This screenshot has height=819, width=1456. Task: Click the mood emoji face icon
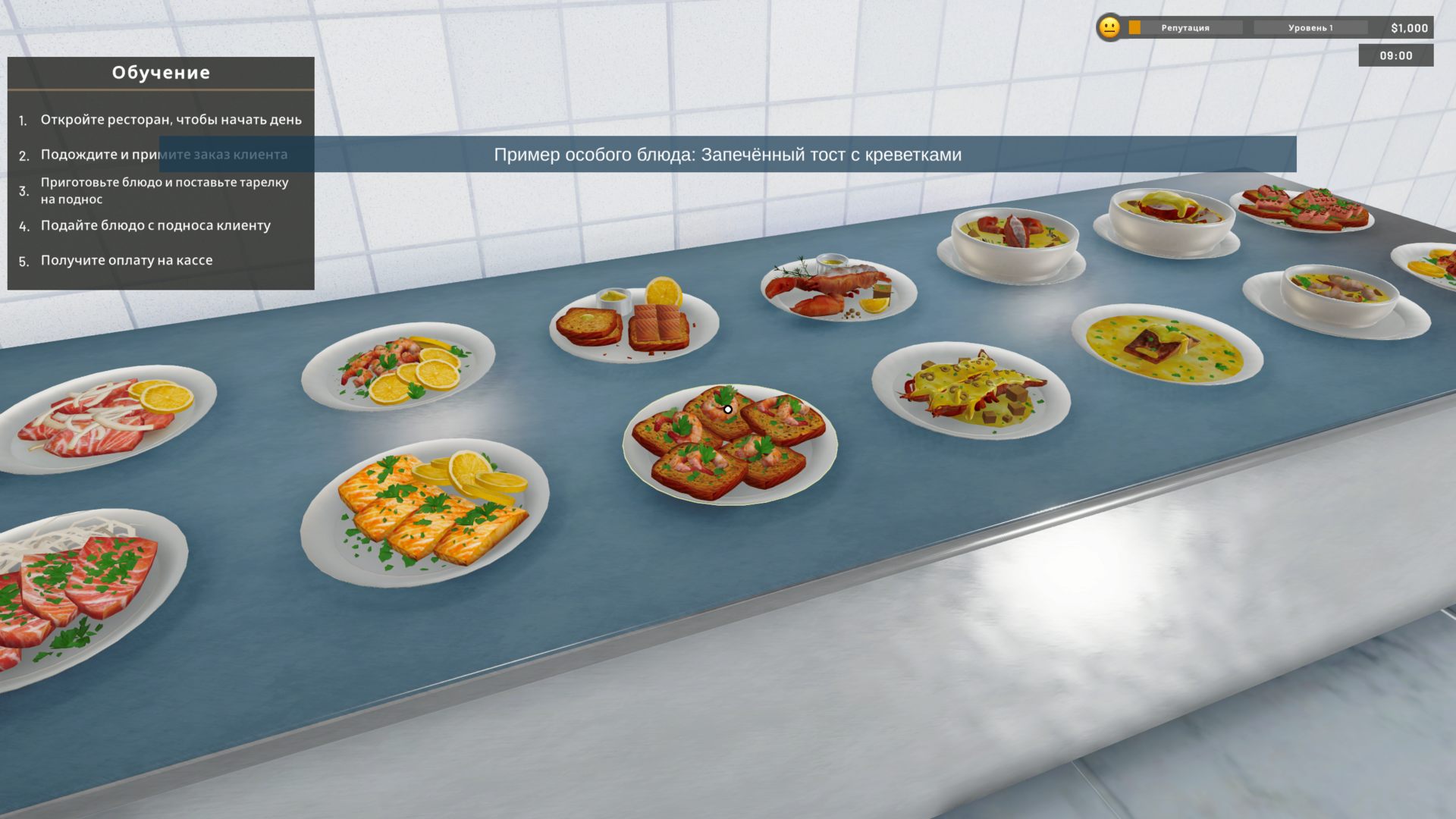click(x=1109, y=27)
